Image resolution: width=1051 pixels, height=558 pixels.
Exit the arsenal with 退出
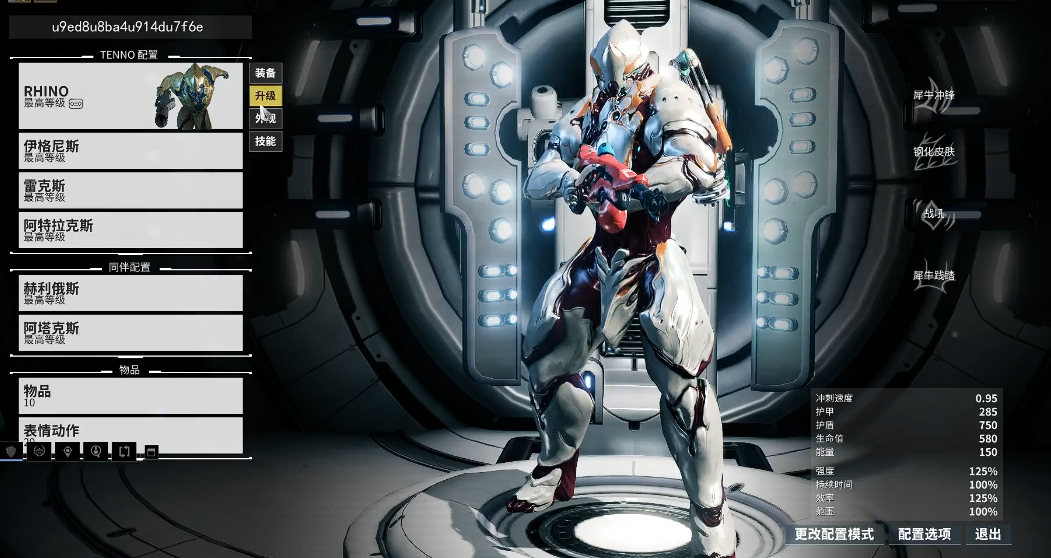tap(988, 535)
